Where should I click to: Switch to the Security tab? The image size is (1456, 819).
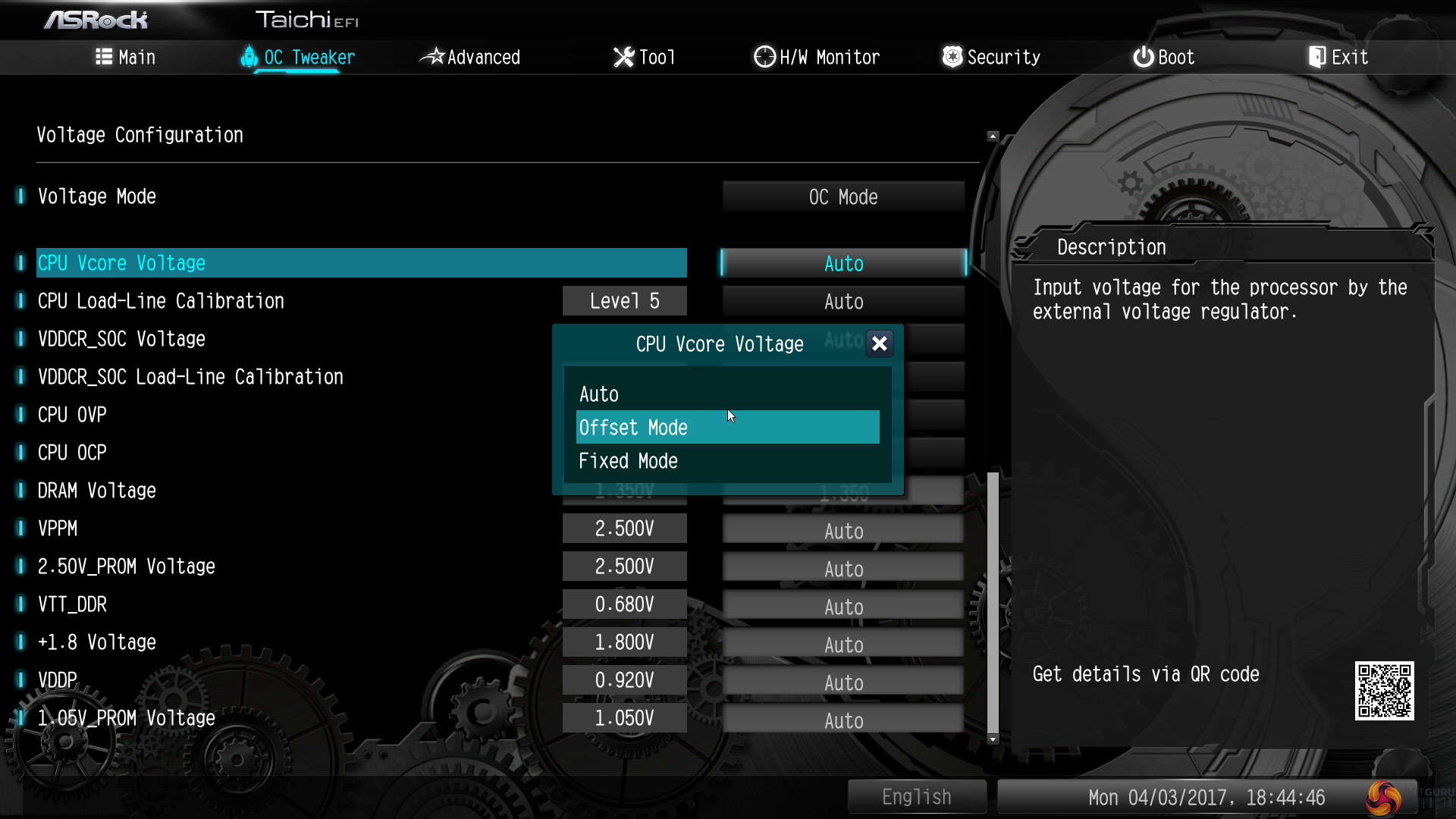(x=991, y=57)
